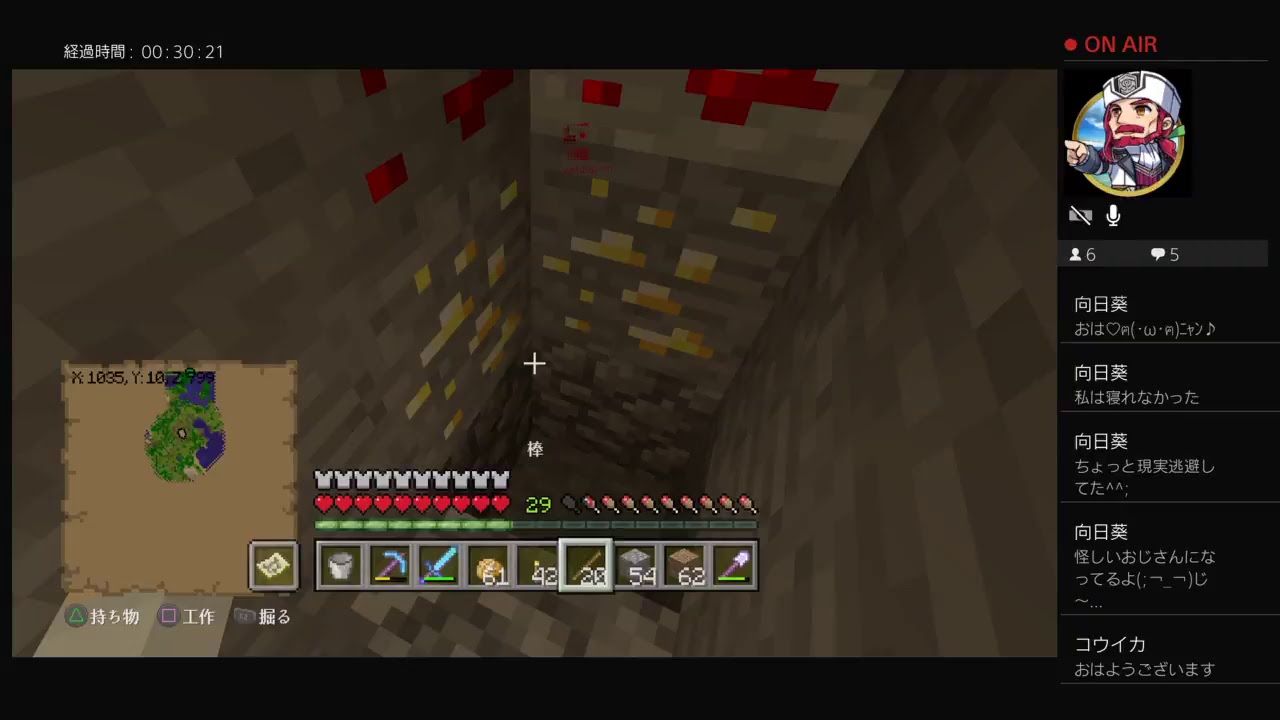Select the bucket in the hotbar

[x=340, y=566]
